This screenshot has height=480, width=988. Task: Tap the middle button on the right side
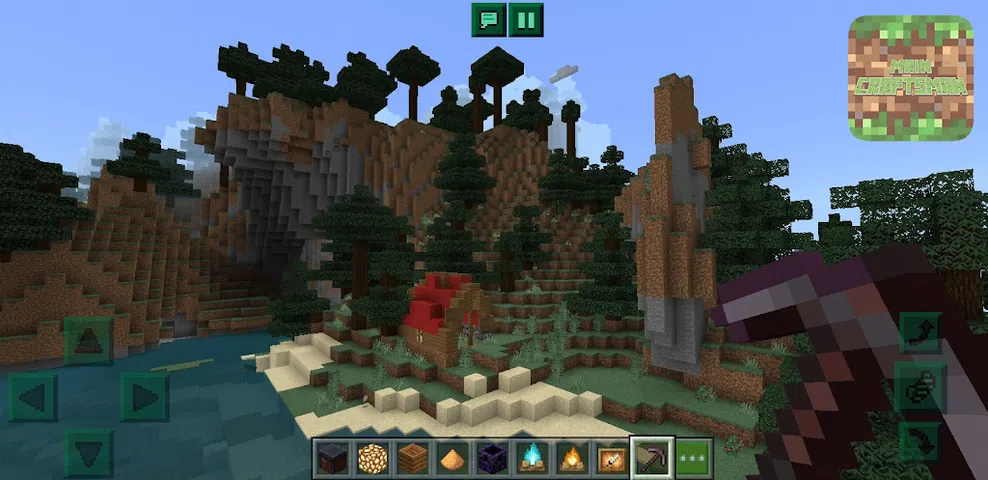coord(919,386)
